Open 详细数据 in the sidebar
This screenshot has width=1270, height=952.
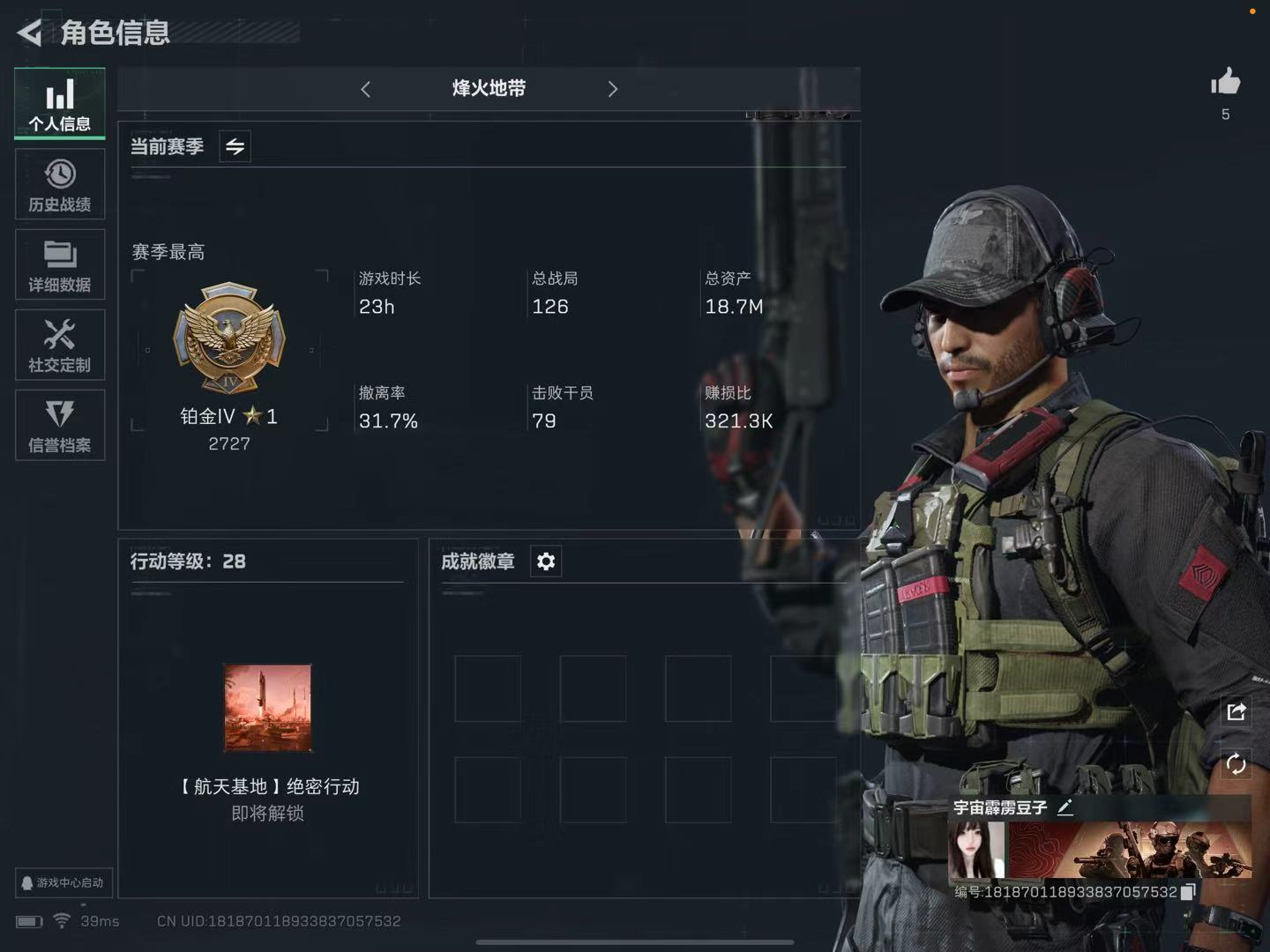pos(59,264)
